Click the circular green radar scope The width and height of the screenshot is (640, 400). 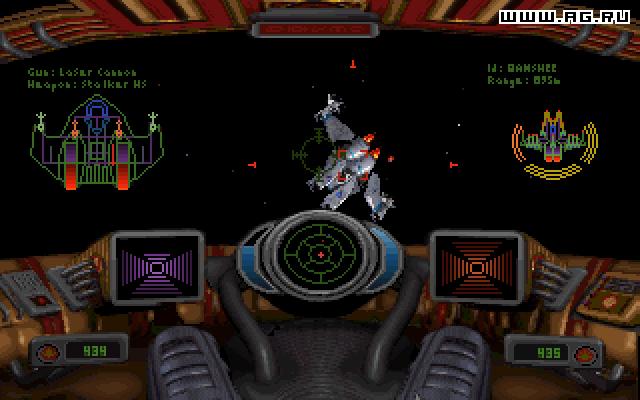pyautogui.click(x=320, y=254)
